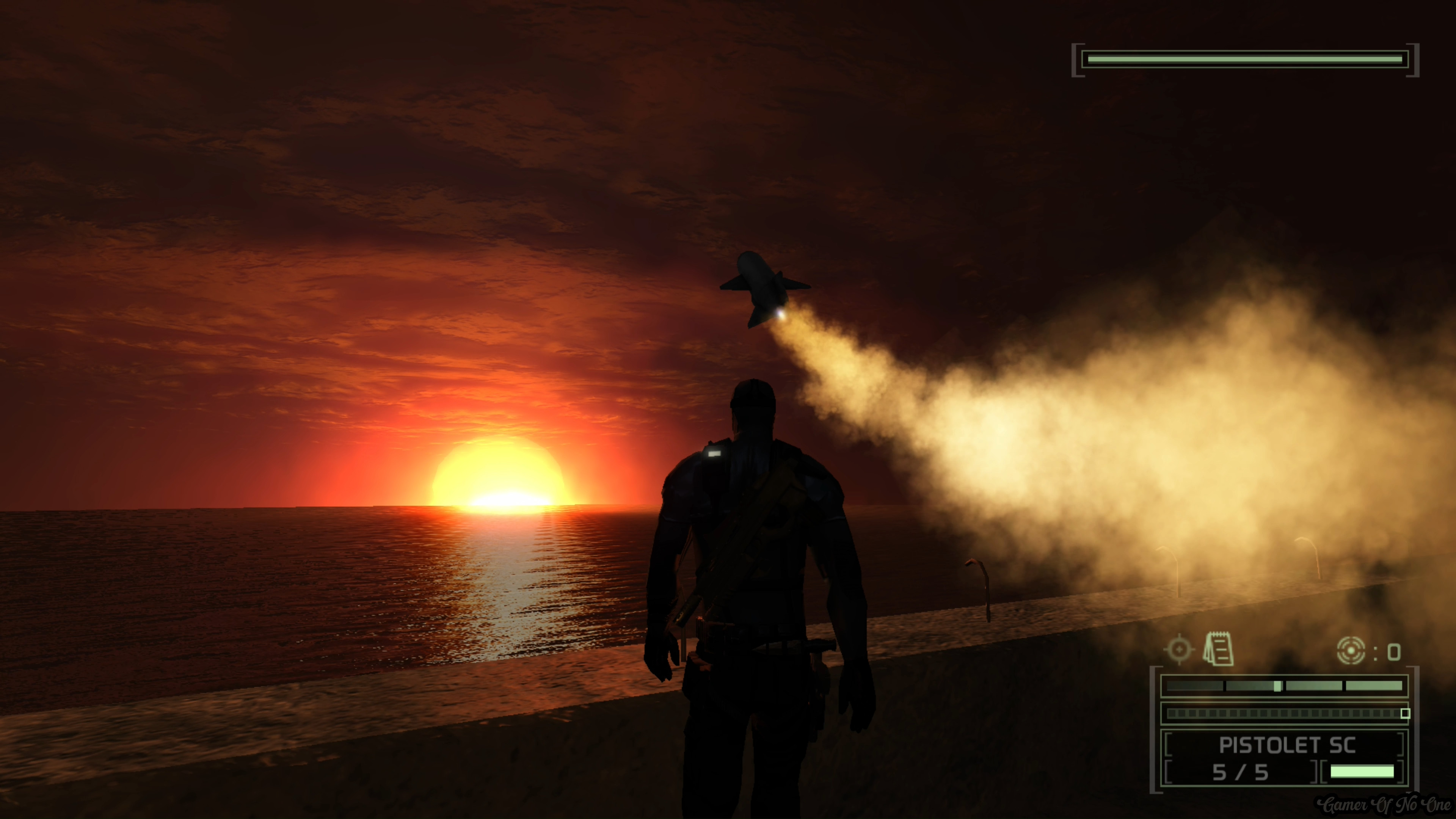Image resolution: width=1456 pixels, height=819 pixels.
Task: Click the dotted noise level meter
Action: click(x=1284, y=713)
